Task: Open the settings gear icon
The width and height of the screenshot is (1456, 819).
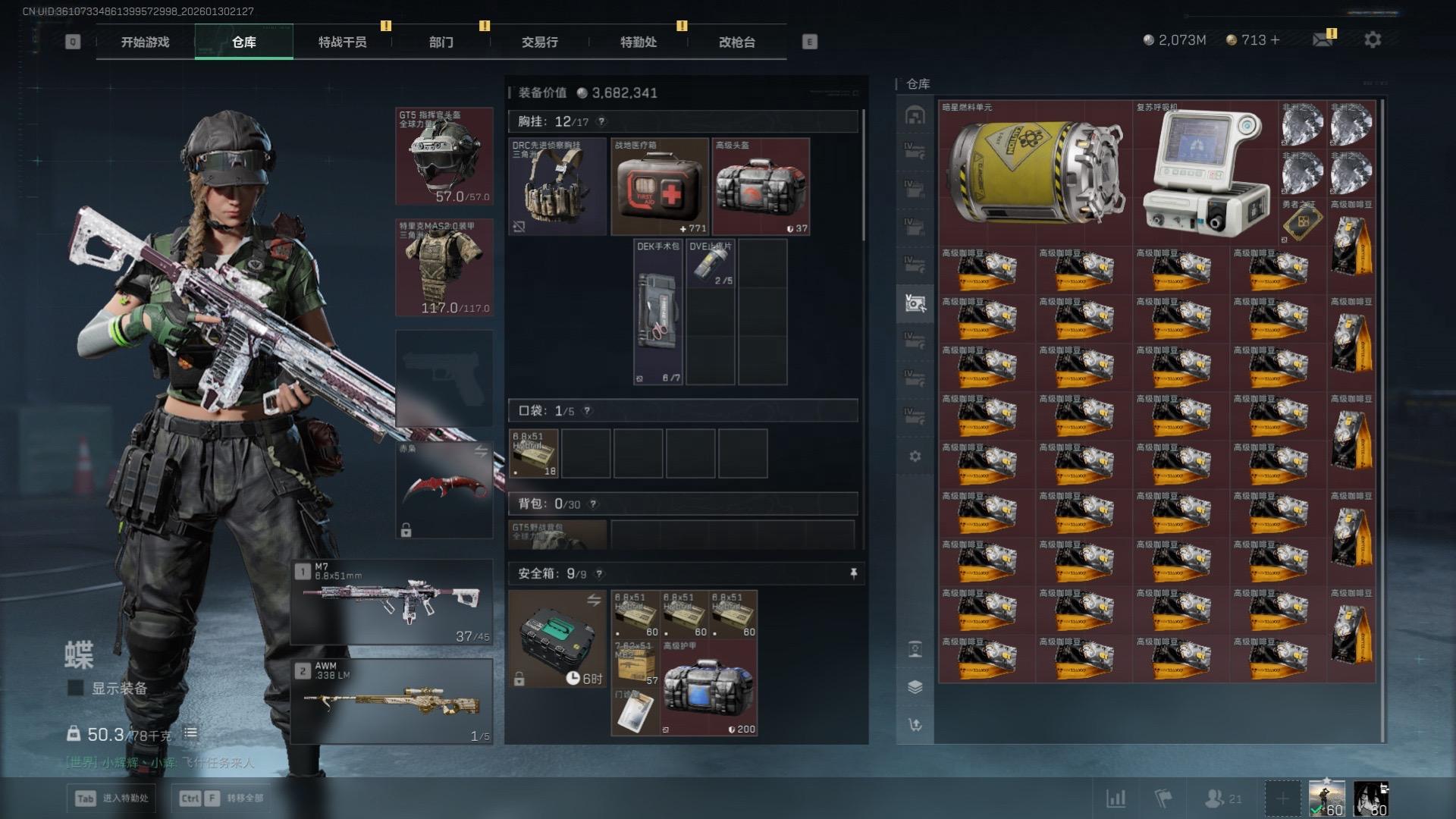Action: [1373, 39]
